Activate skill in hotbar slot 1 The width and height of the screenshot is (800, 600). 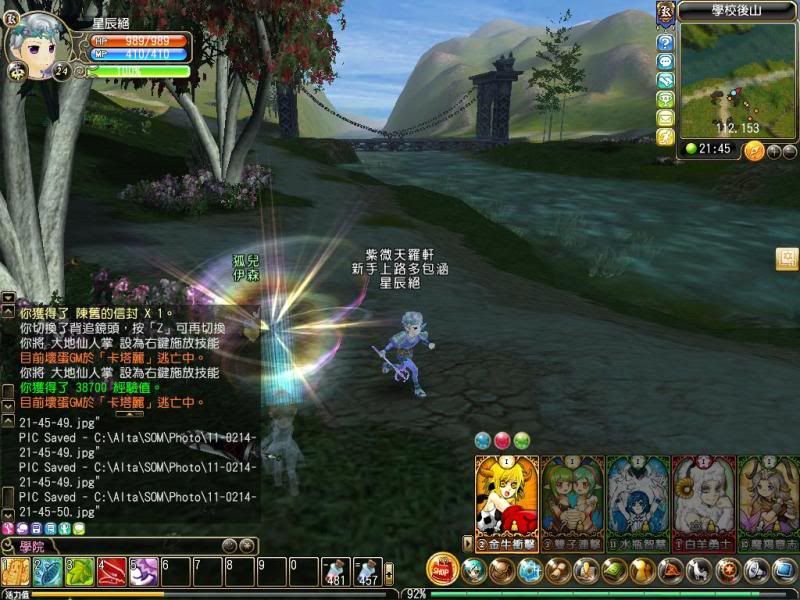(x=16, y=572)
